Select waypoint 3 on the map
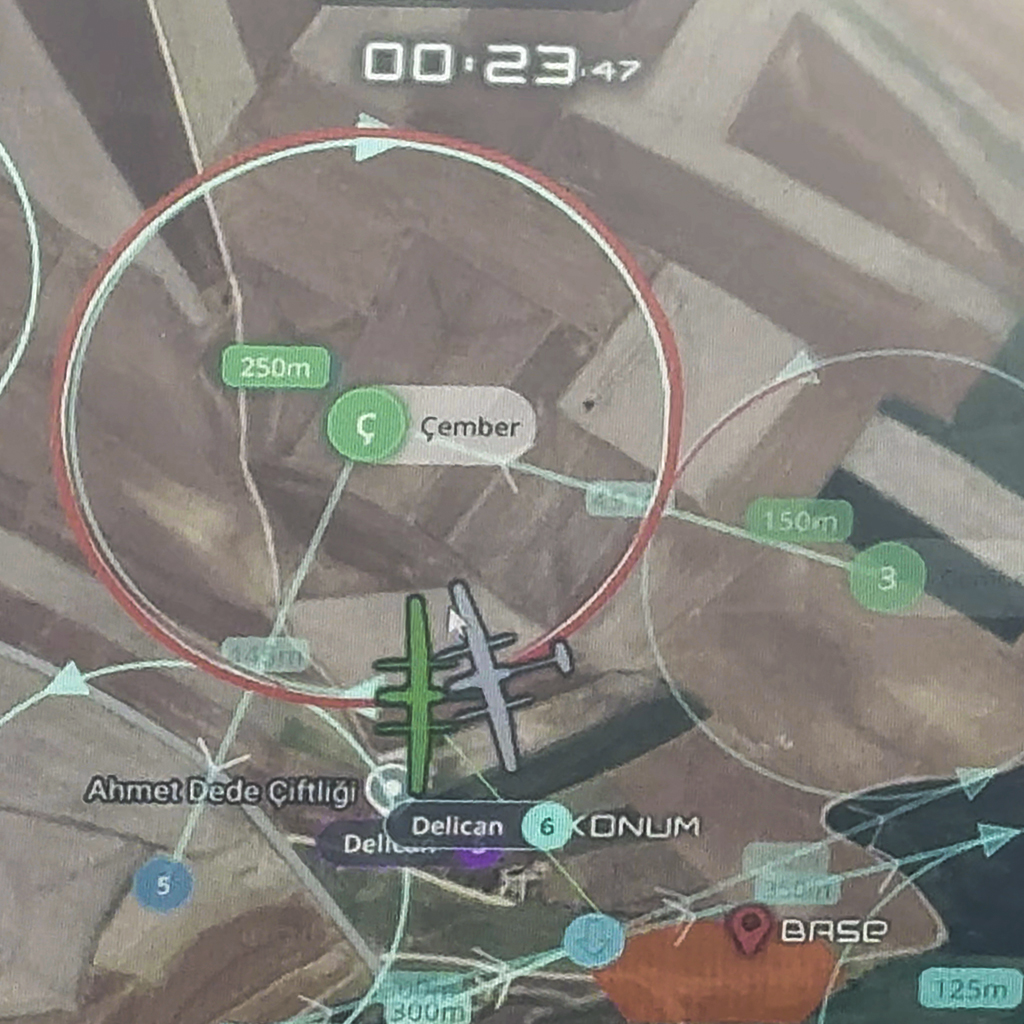This screenshot has height=1024, width=1024. [886, 577]
